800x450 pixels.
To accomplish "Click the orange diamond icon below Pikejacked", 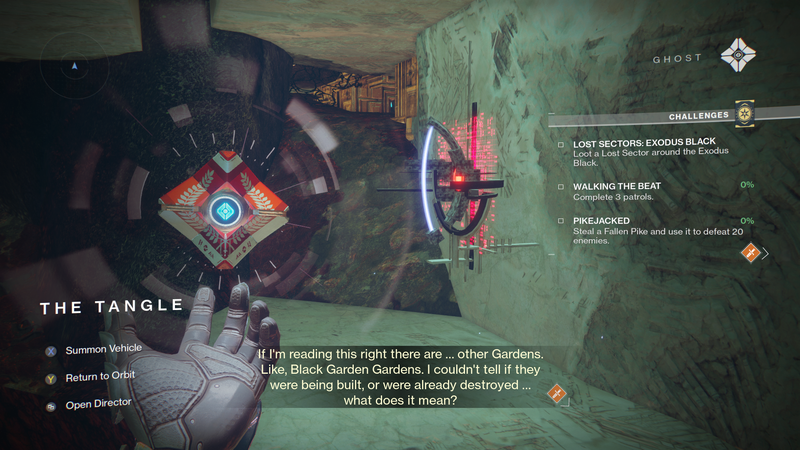I will [x=748, y=253].
